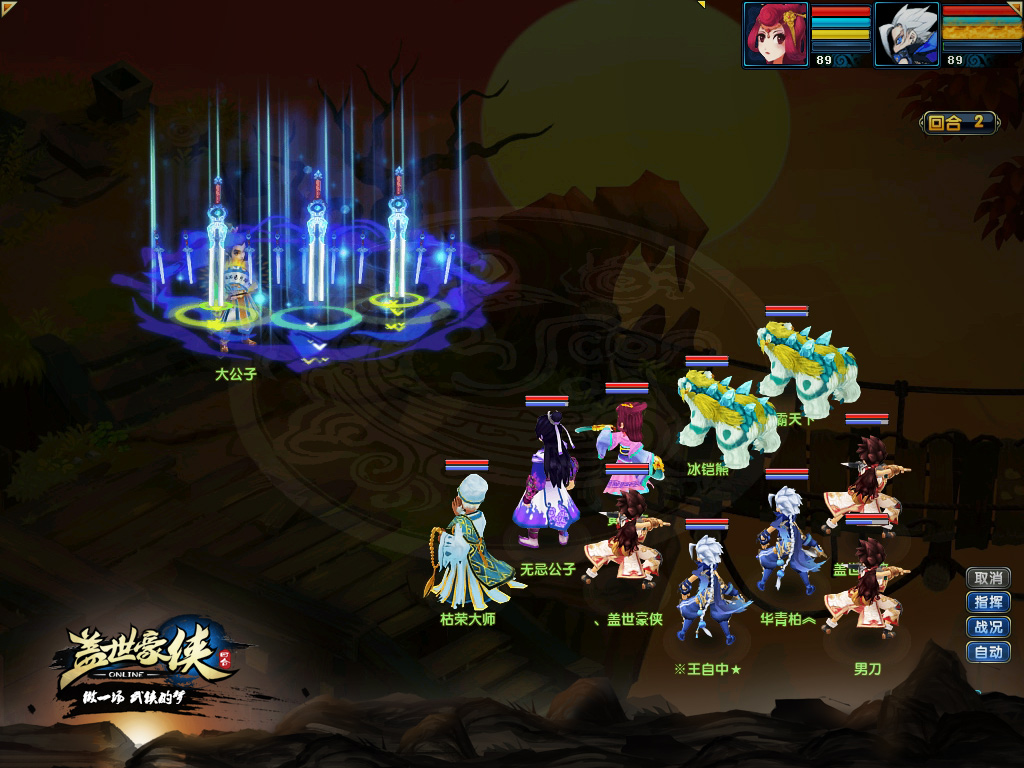This screenshot has width=1024, height=768.
Task: Click the 取消 cancel button
Action: pyautogui.click(x=988, y=578)
